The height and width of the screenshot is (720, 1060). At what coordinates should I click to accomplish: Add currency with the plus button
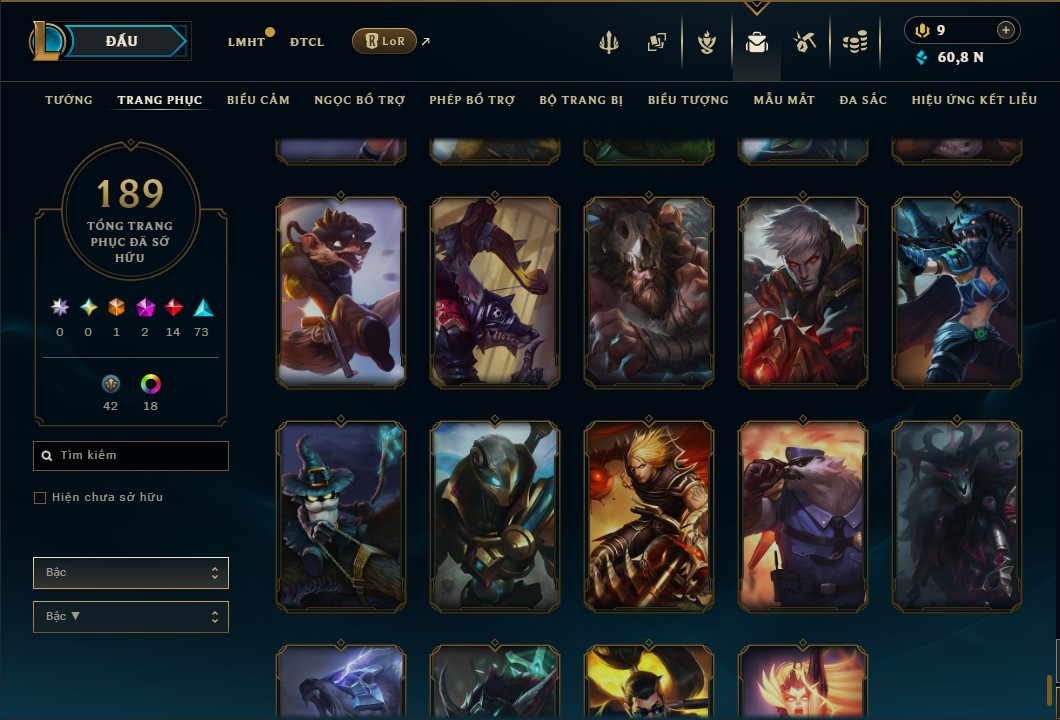coord(1006,30)
